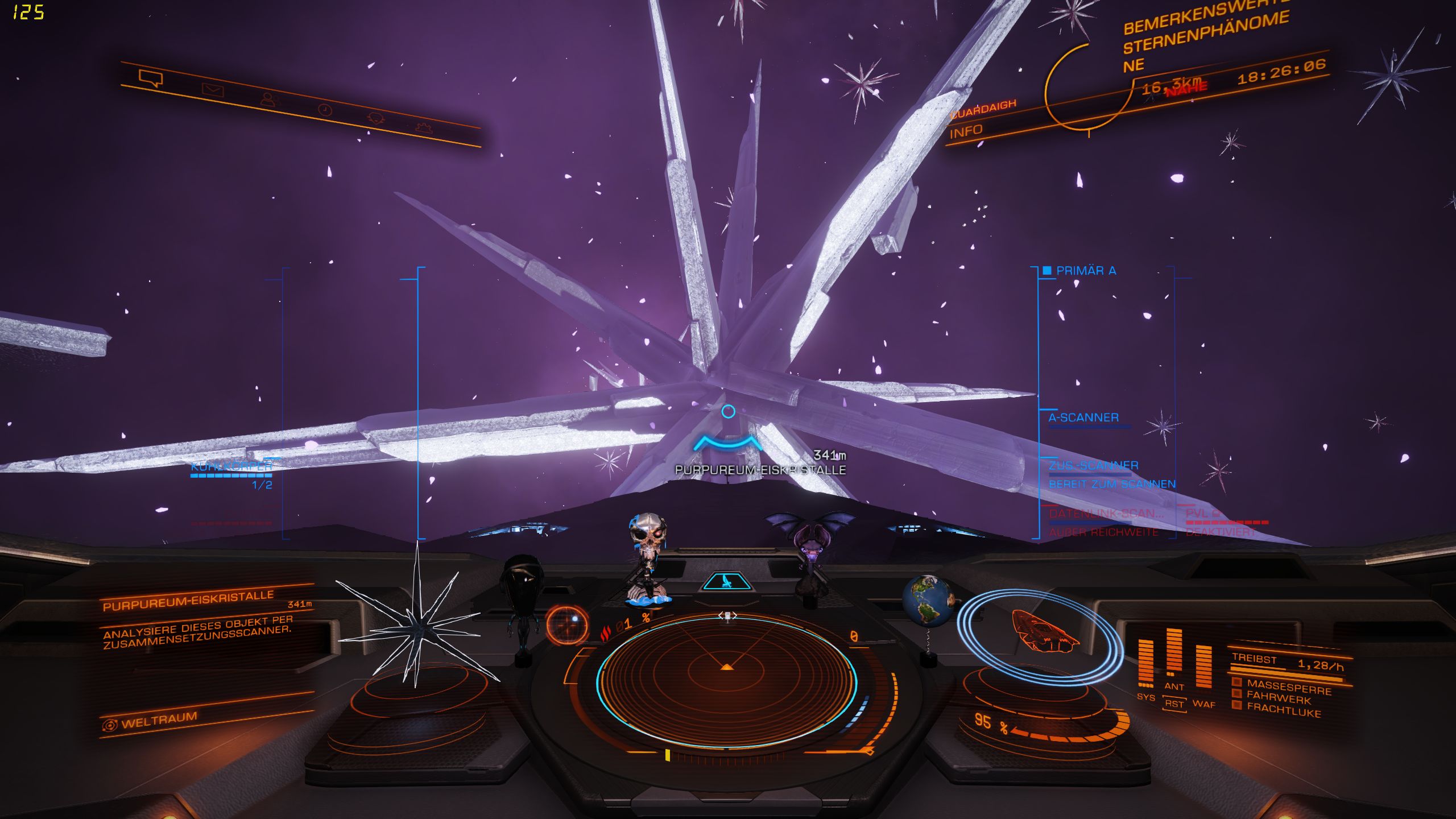Click the ship hologram shield display
The width and height of the screenshot is (1456, 819).
1041,634
